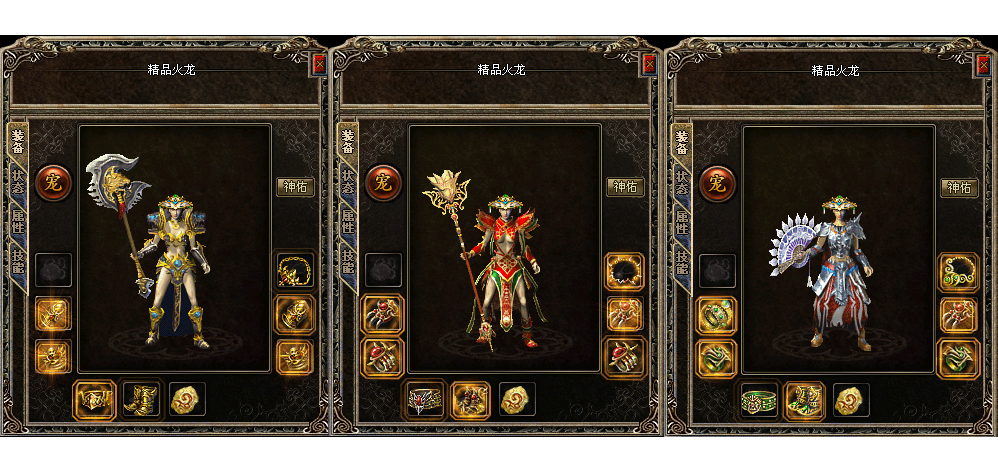
Task: Click the round 宠 pet button beside the red mage
Action: point(382,183)
